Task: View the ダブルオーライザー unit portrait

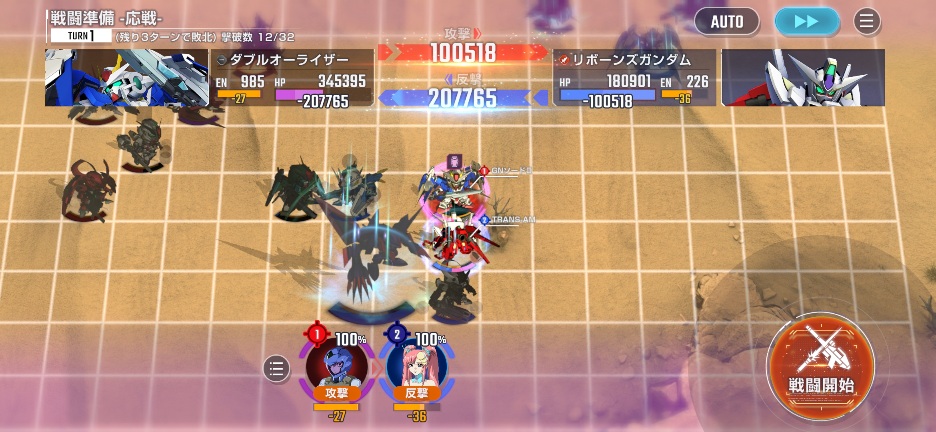Action: point(126,78)
